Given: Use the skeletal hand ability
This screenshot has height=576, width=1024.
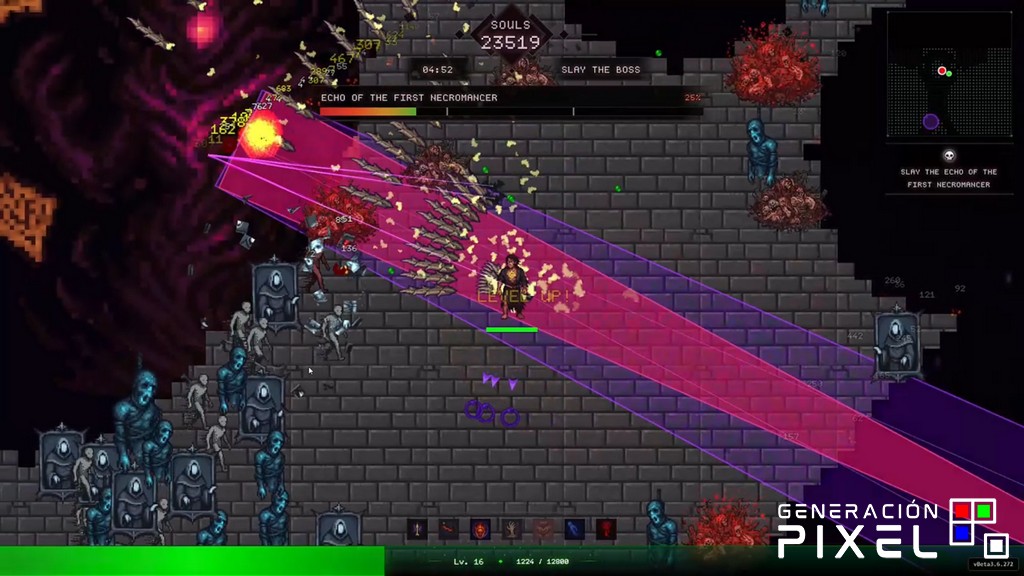Looking at the screenshot, I should point(511,529).
